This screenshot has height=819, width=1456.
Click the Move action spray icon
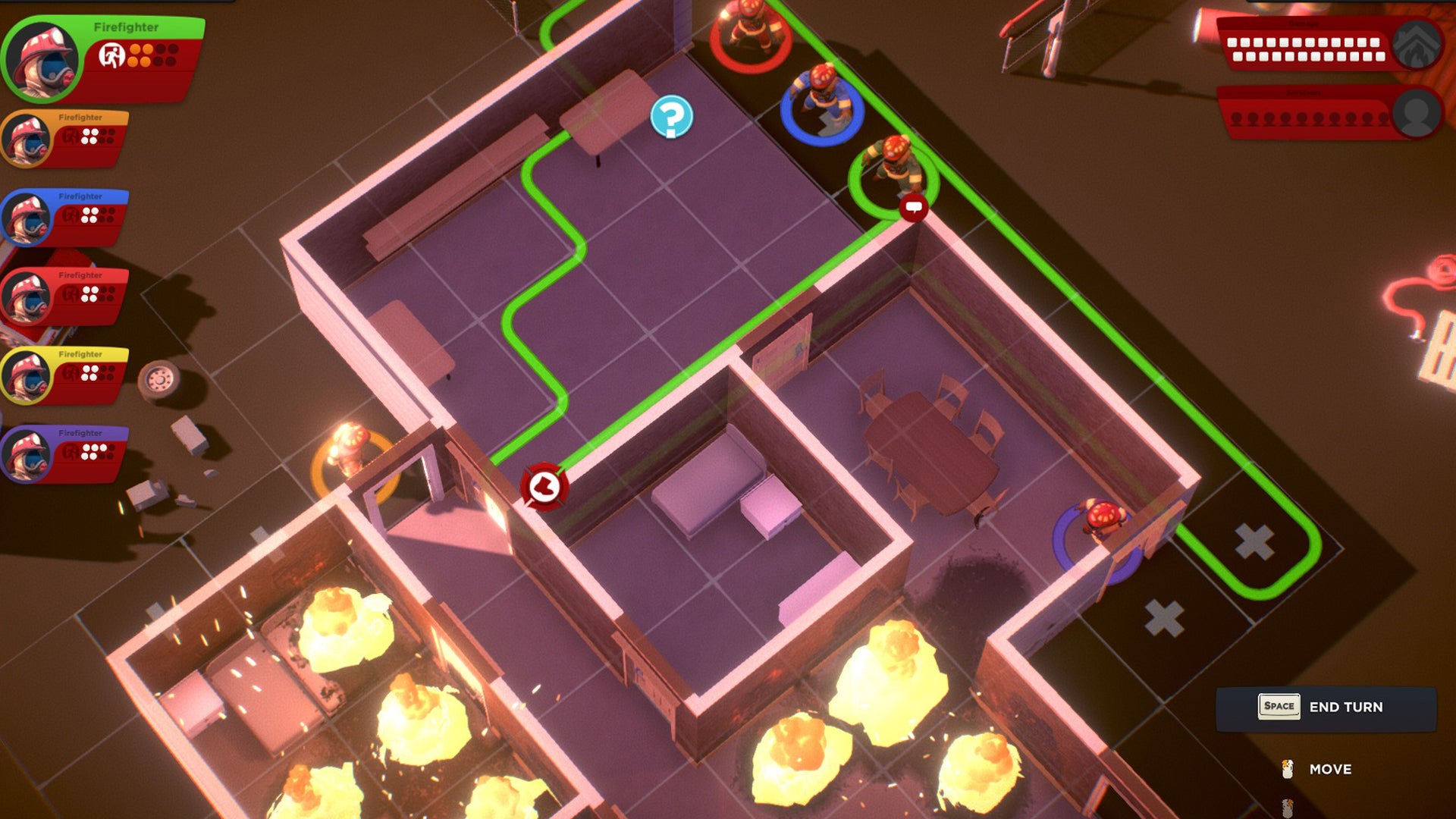(x=1288, y=769)
